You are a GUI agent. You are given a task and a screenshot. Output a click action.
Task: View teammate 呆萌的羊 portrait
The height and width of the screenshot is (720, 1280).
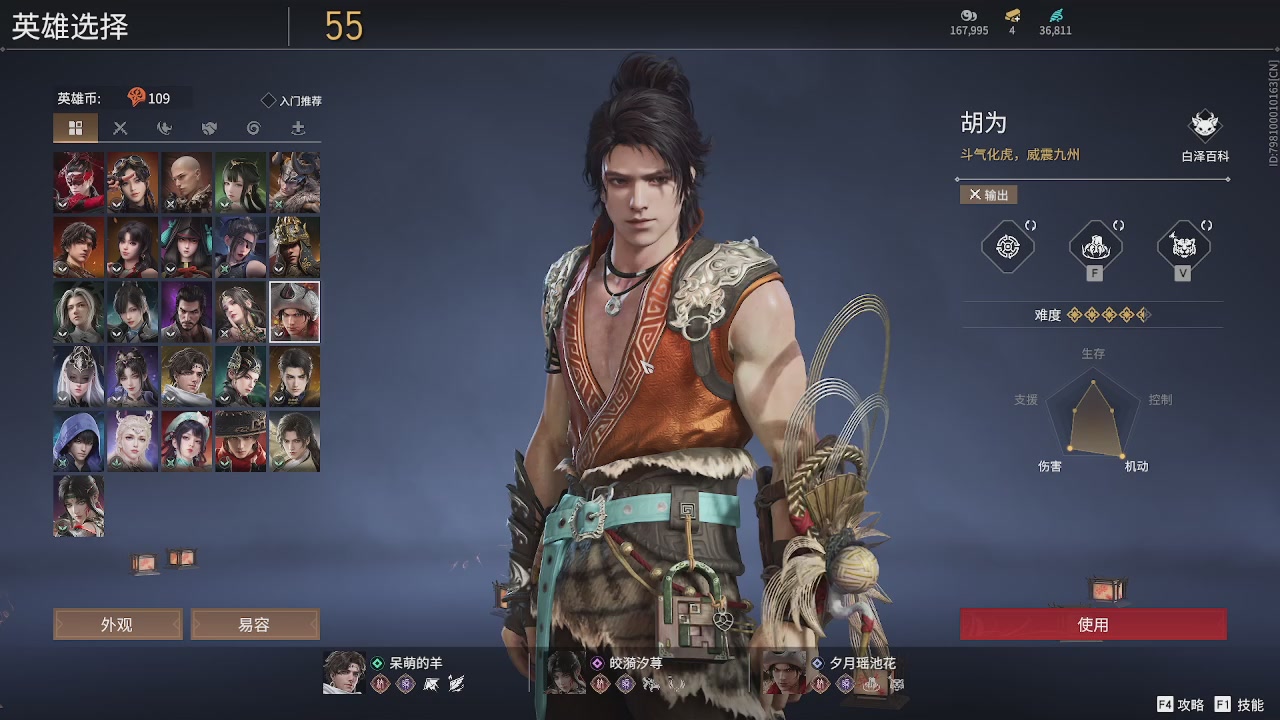tap(343, 672)
